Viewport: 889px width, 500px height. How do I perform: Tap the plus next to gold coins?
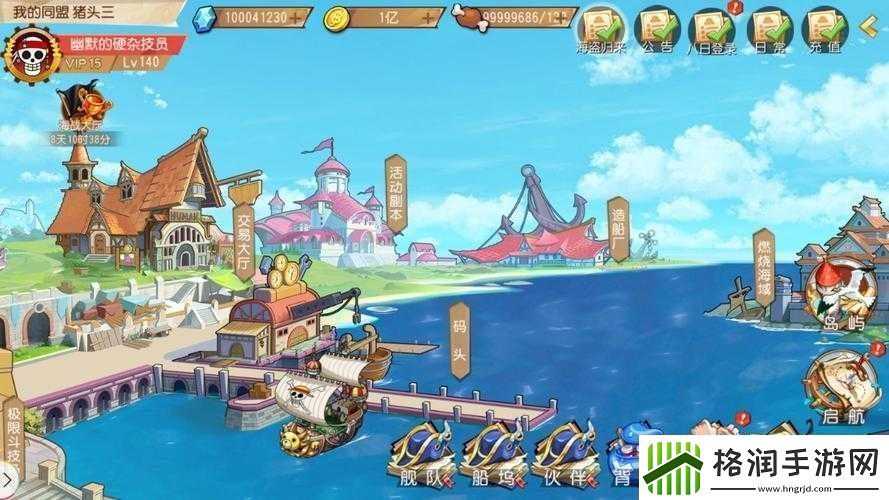(x=430, y=18)
